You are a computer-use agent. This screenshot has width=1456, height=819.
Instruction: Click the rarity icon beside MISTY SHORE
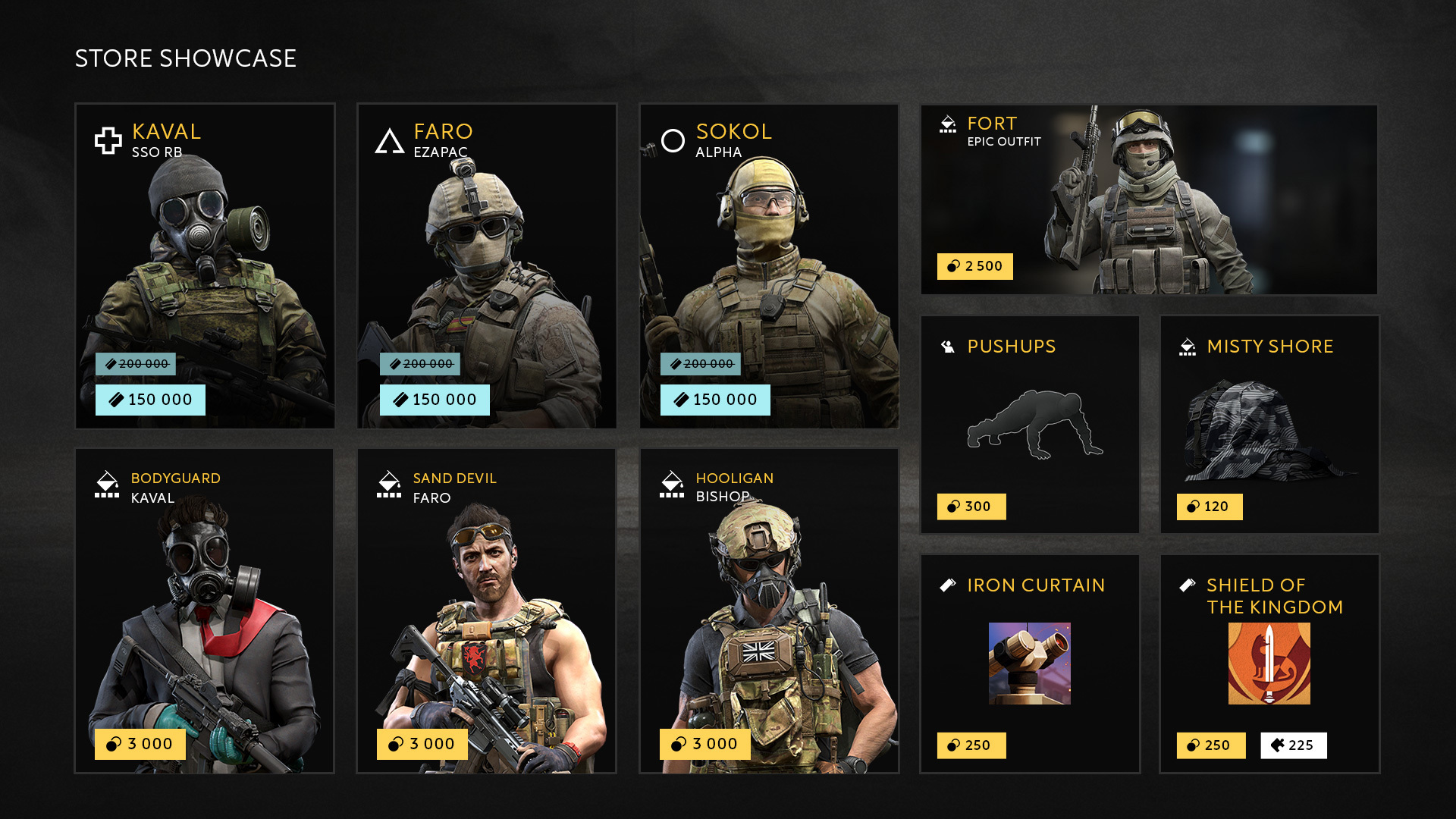coord(1187,346)
